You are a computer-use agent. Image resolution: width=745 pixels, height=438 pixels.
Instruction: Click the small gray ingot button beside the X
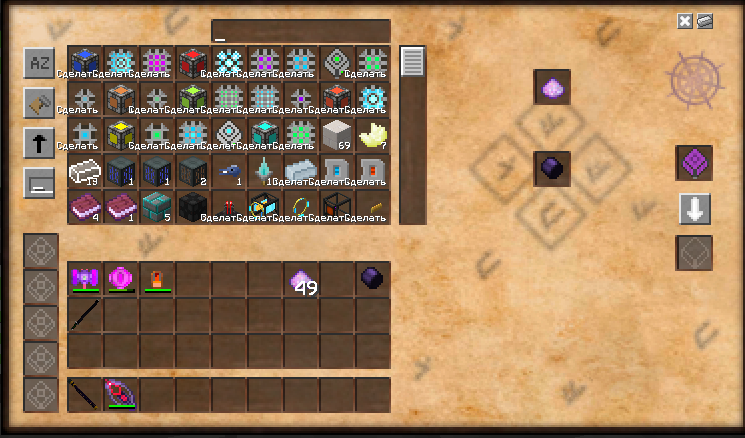pos(704,21)
